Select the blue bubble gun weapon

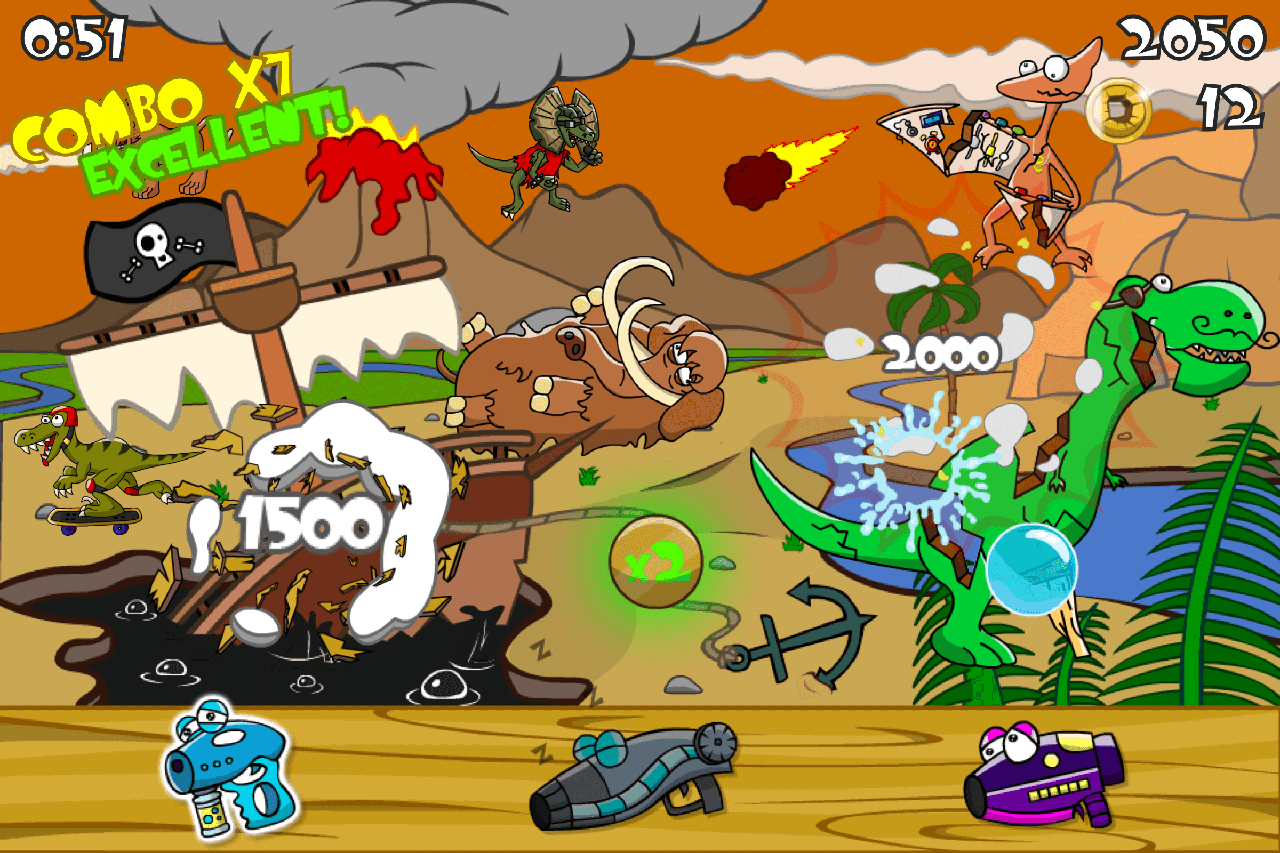225,780
